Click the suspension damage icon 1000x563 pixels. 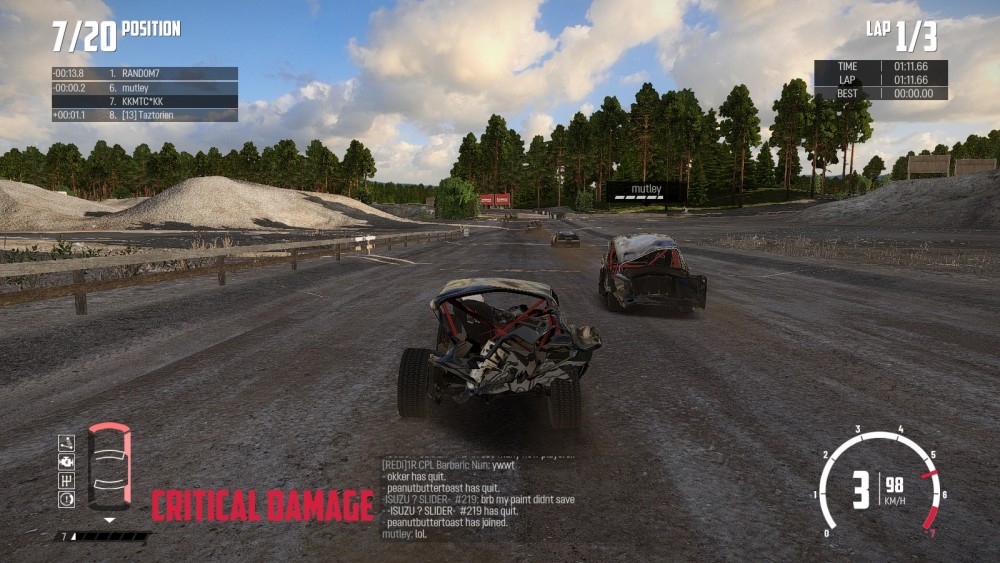coord(66,443)
